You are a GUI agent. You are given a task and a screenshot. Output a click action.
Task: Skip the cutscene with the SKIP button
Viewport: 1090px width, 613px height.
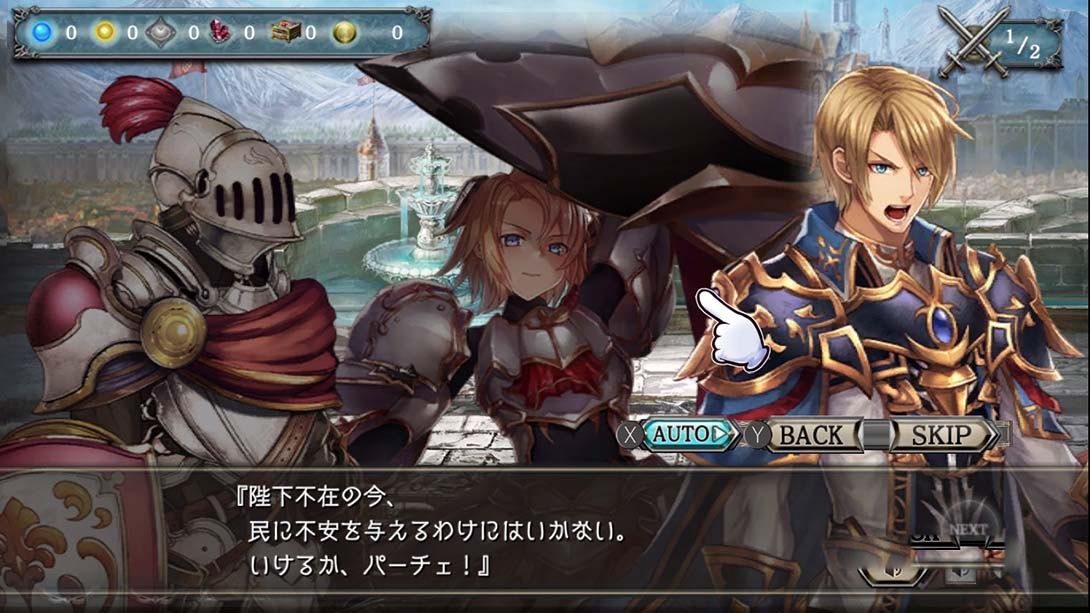pos(942,435)
